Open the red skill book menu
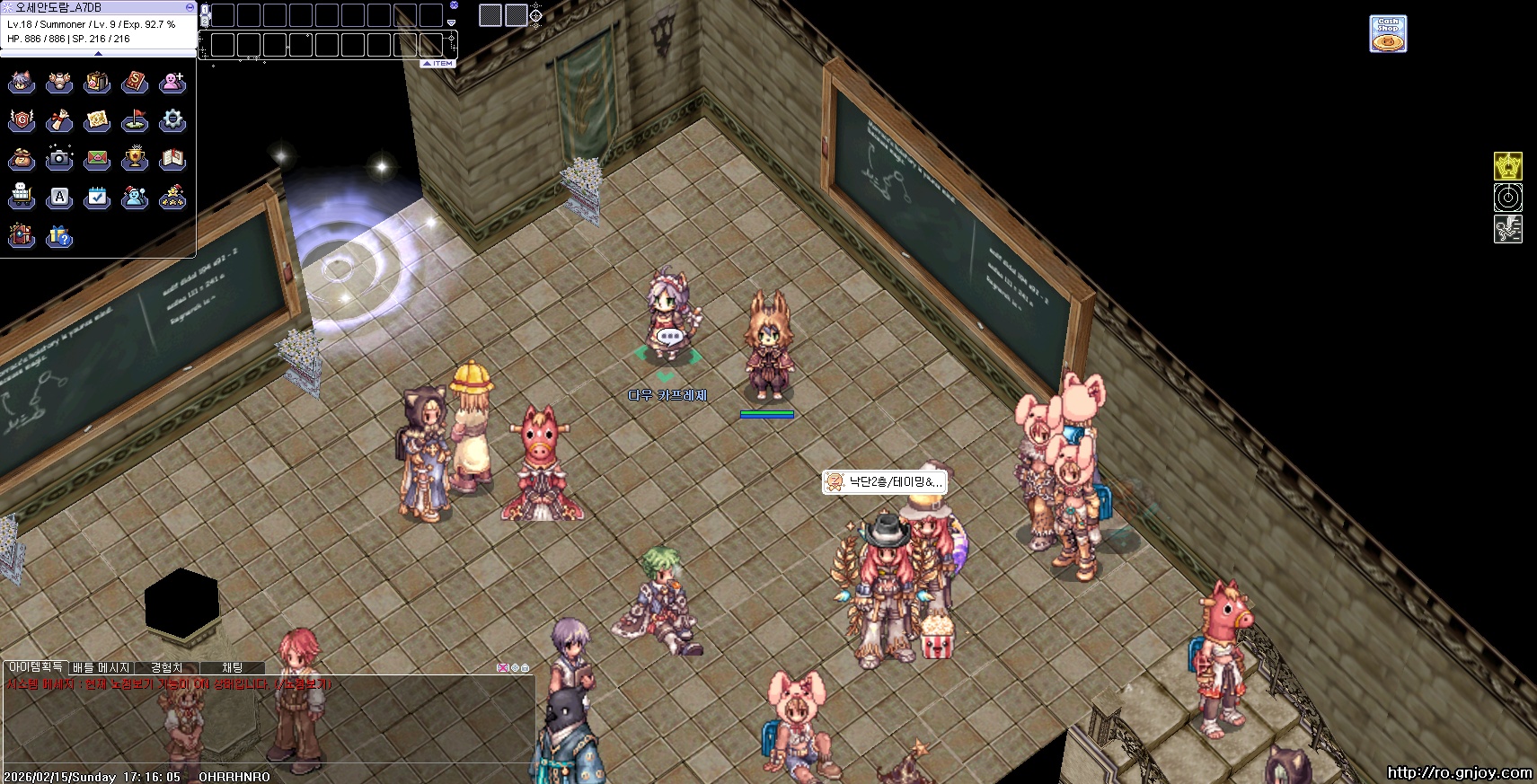 click(x=135, y=83)
